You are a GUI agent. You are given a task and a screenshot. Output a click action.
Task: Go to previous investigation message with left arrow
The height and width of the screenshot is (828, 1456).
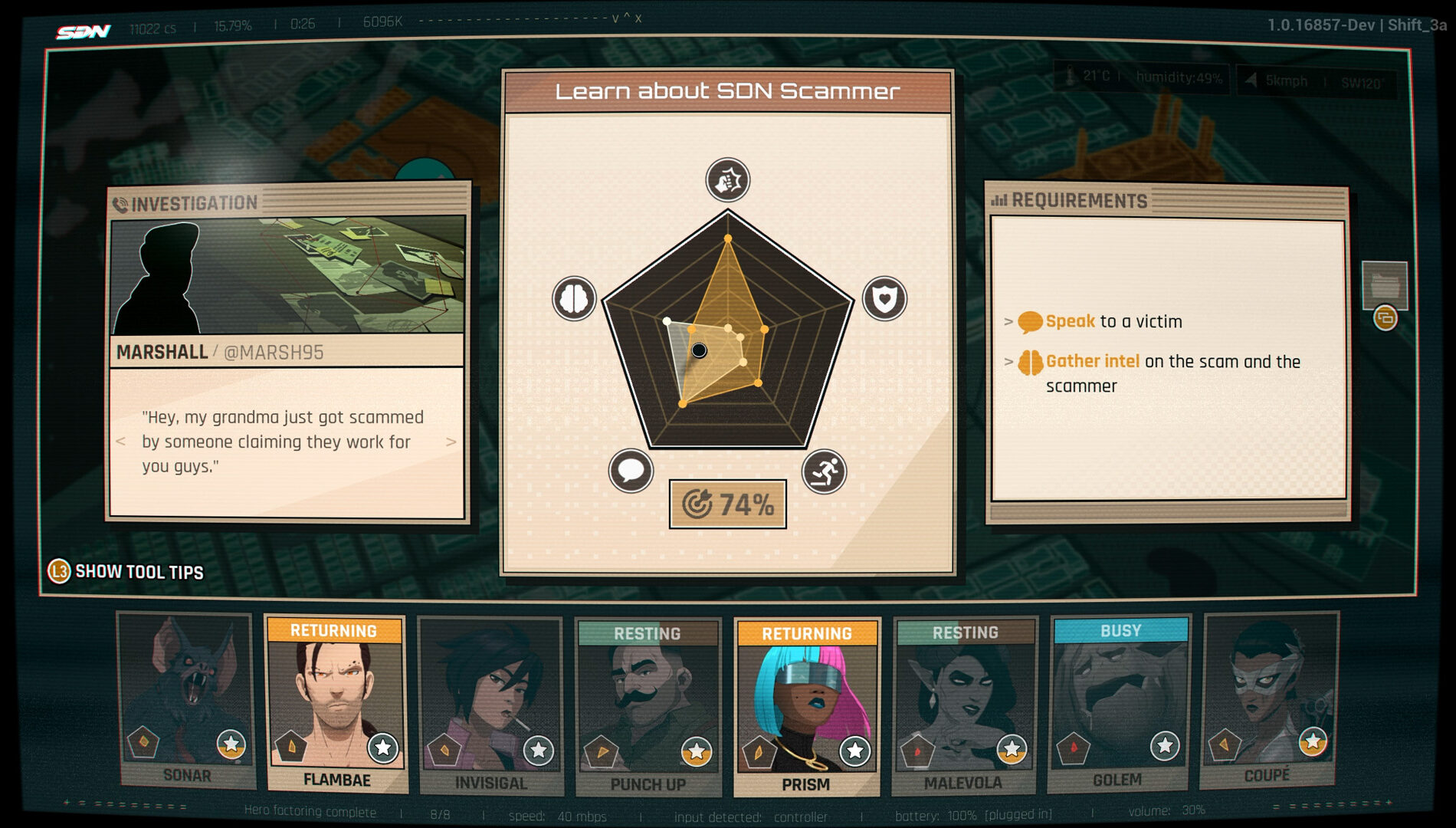click(x=120, y=442)
